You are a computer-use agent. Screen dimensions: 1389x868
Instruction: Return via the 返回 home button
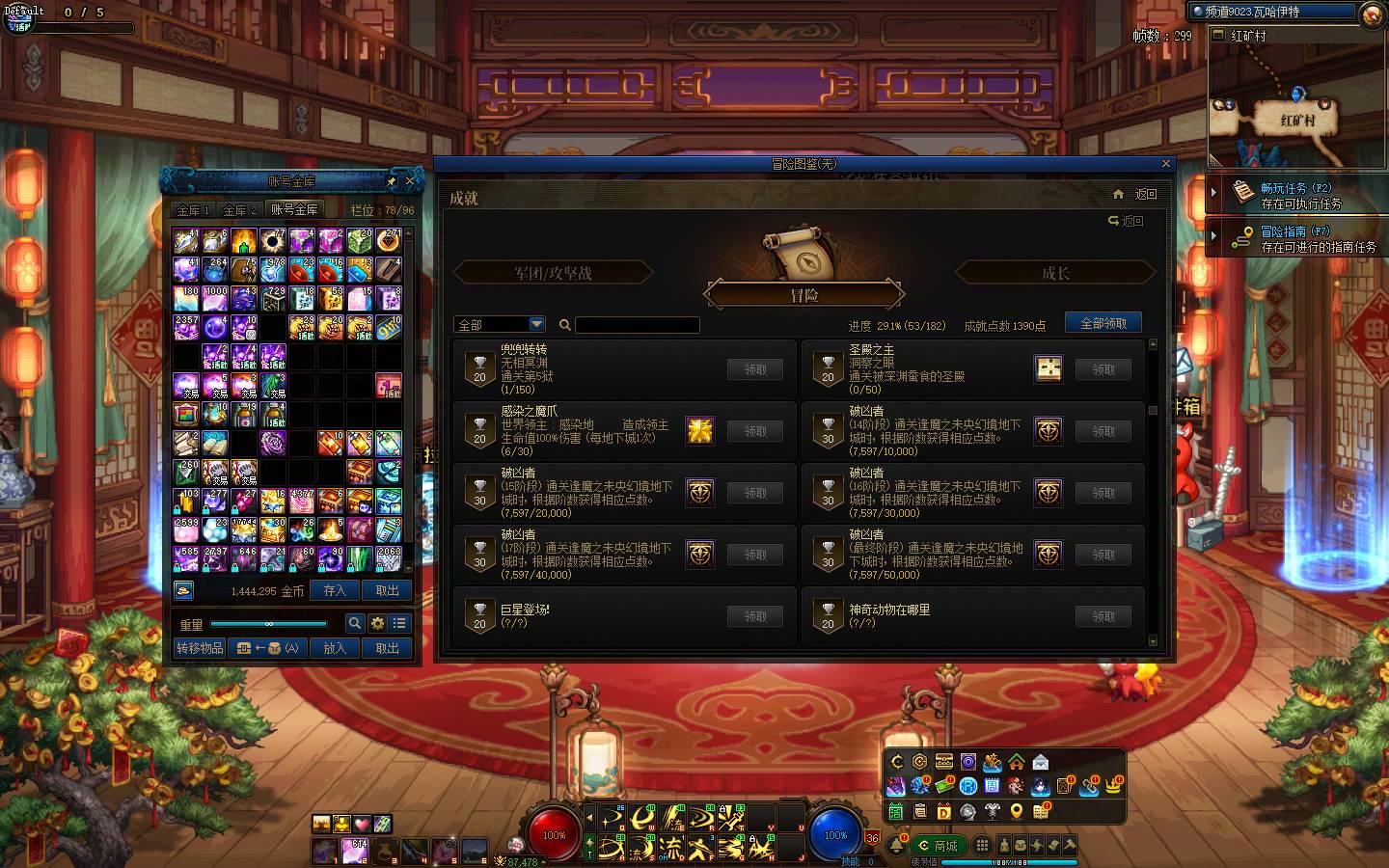(x=1135, y=194)
